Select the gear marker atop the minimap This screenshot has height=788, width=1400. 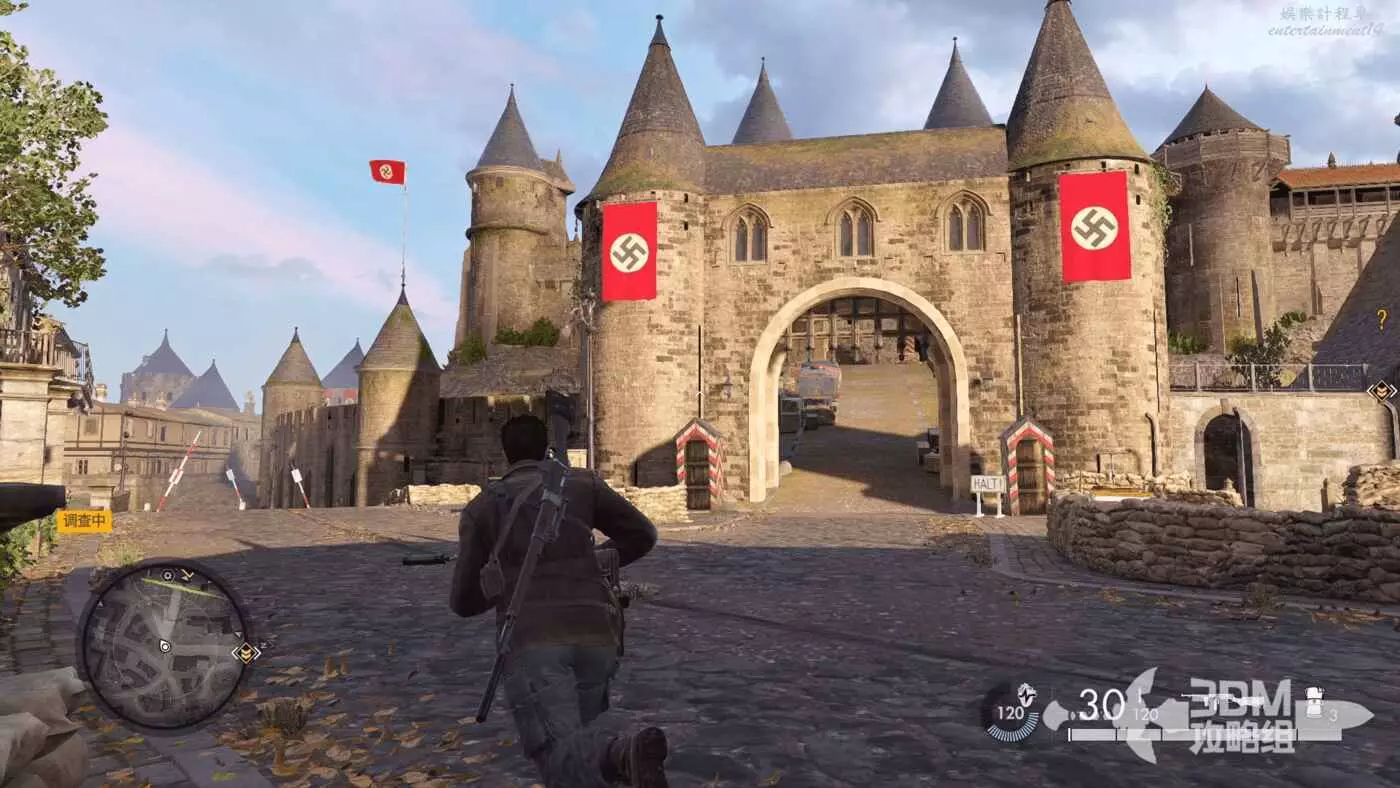pos(167,575)
